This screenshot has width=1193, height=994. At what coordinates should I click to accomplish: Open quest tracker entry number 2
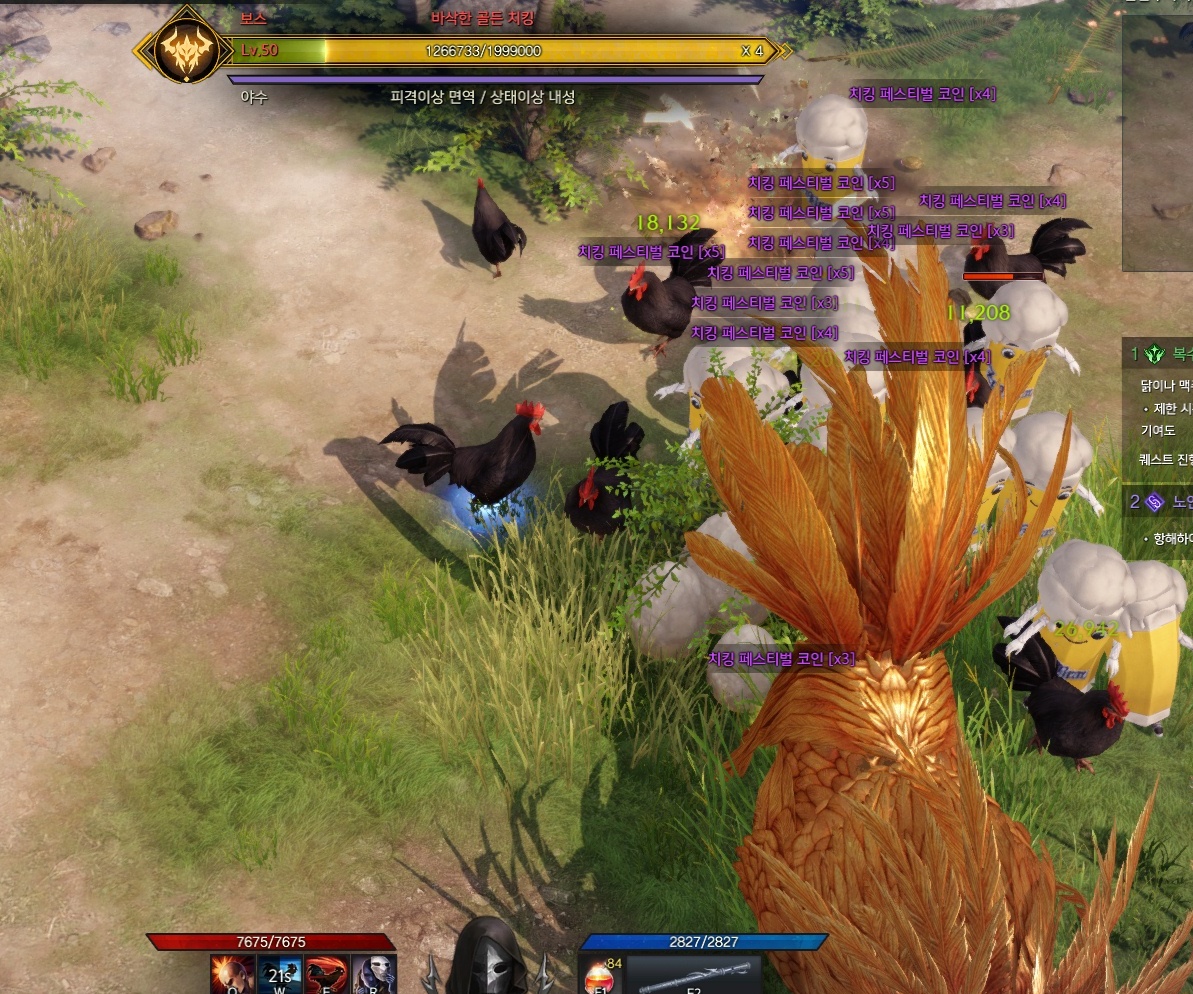coord(1158,502)
